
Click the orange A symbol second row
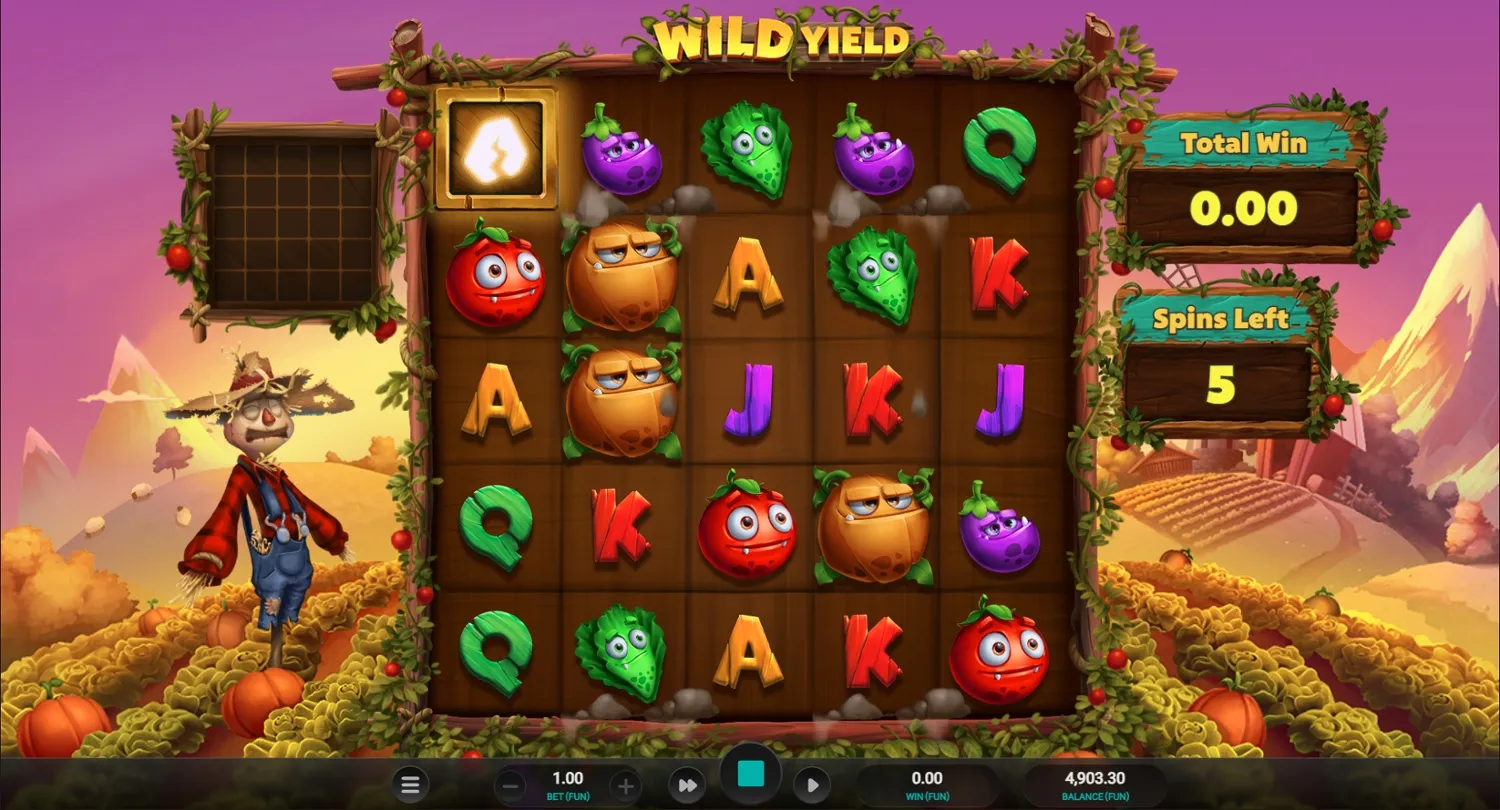coord(747,277)
